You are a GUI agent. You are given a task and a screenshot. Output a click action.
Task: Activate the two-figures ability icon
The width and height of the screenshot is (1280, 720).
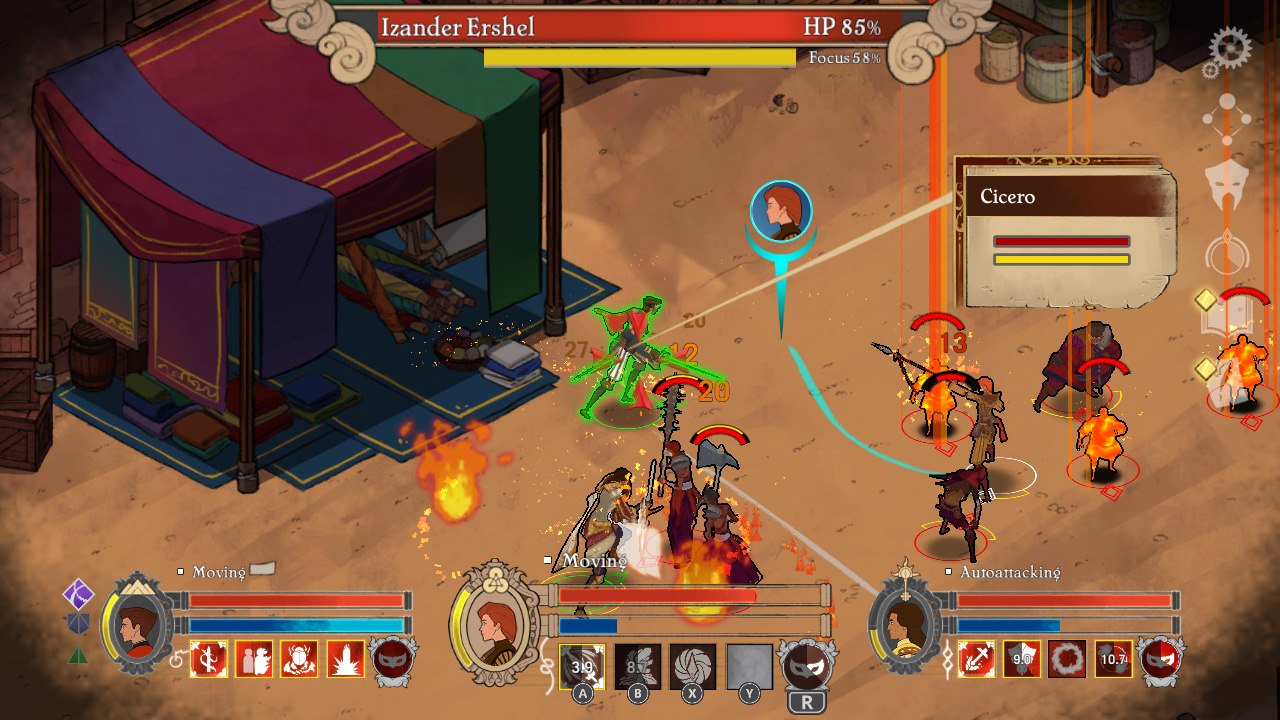click(254, 659)
